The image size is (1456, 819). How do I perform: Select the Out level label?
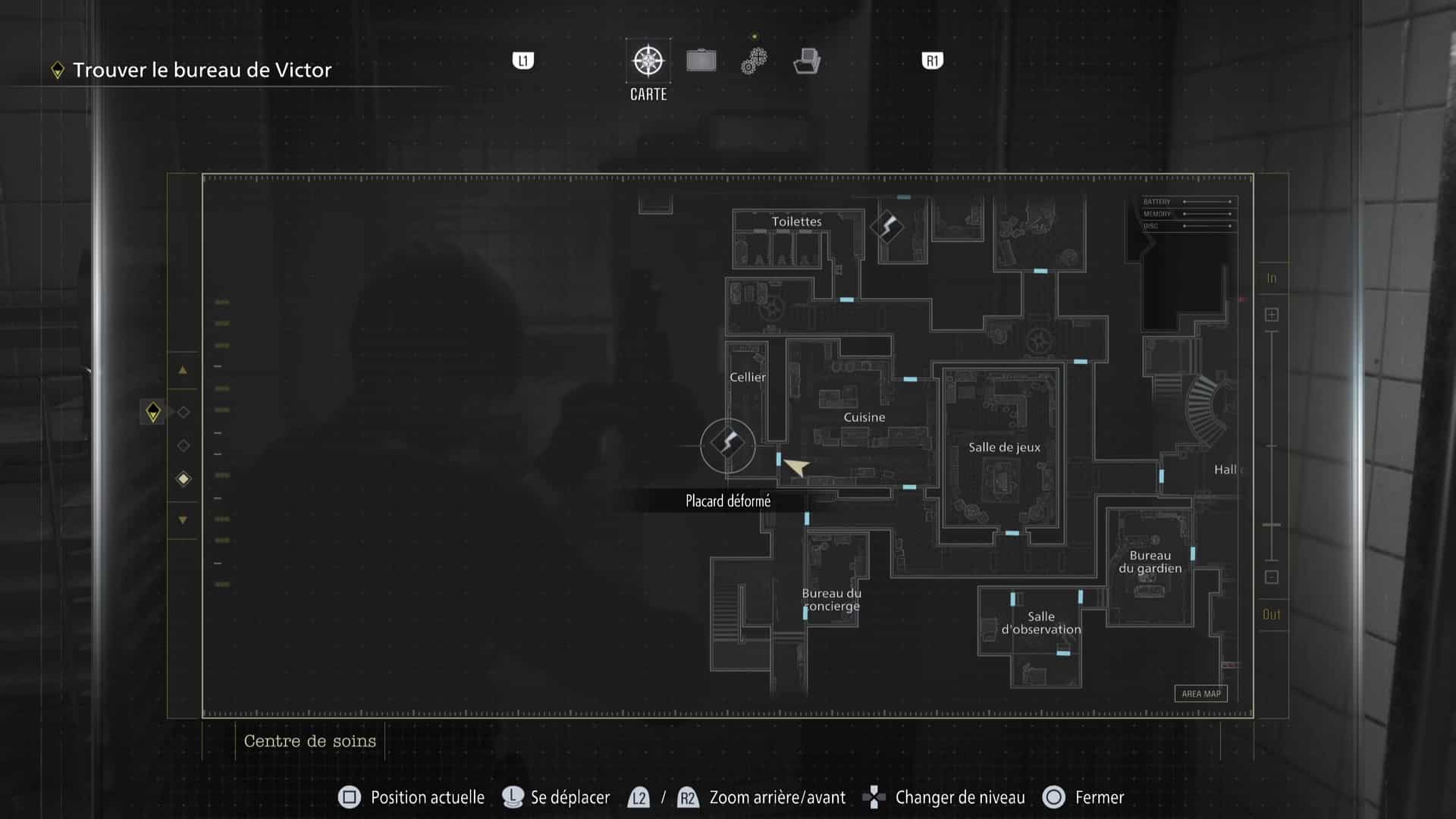[x=1272, y=615]
